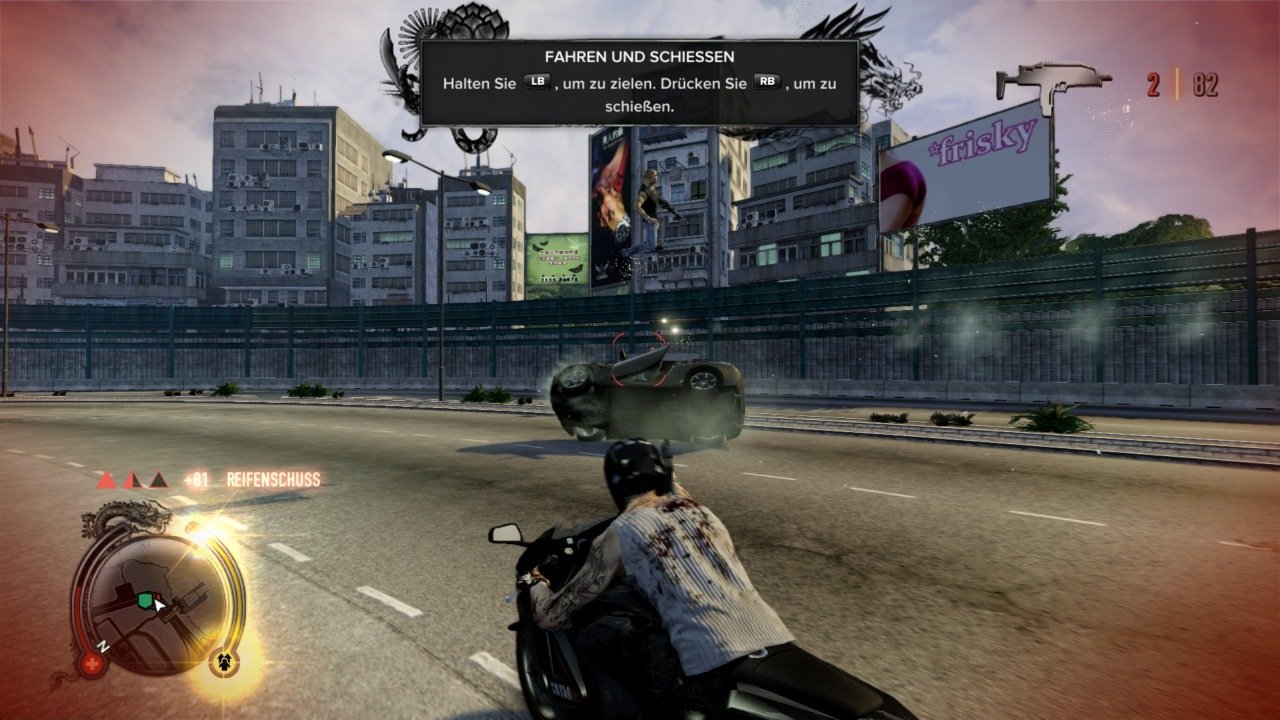This screenshot has height=720, width=1280.
Task: Click the Fahren und Schiessen tutorial box
Action: click(639, 82)
